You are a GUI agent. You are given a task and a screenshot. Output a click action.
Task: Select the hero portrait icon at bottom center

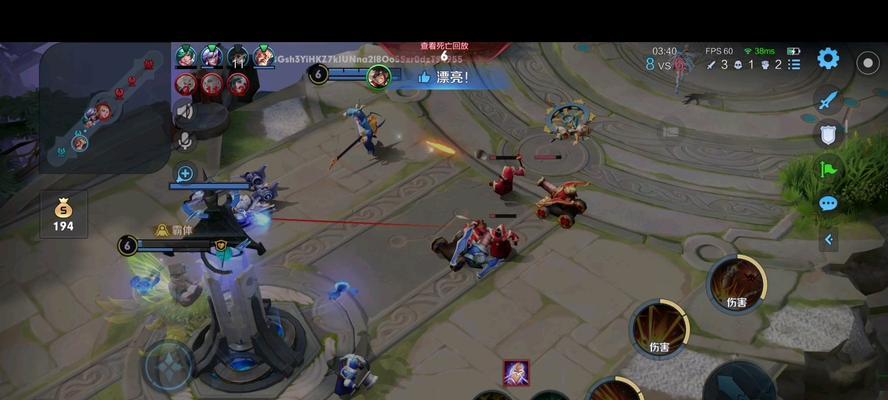[x=516, y=372]
